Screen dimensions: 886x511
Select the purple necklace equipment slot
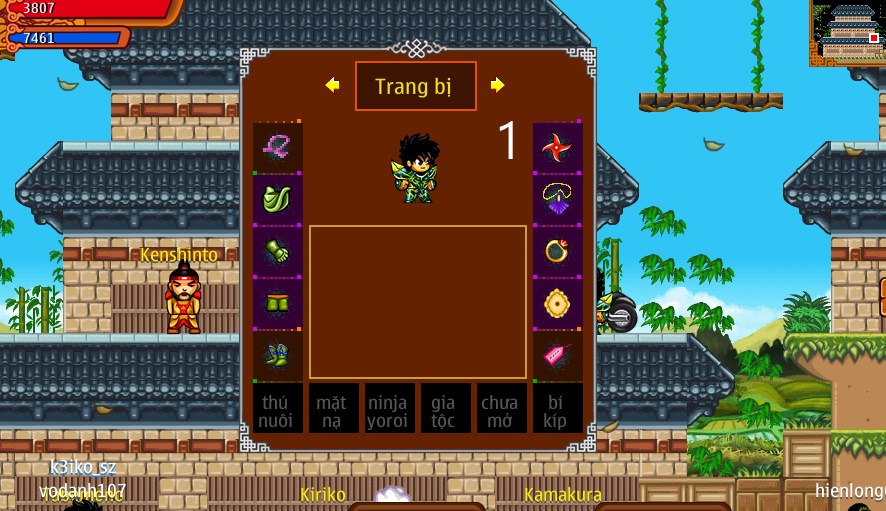557,200
